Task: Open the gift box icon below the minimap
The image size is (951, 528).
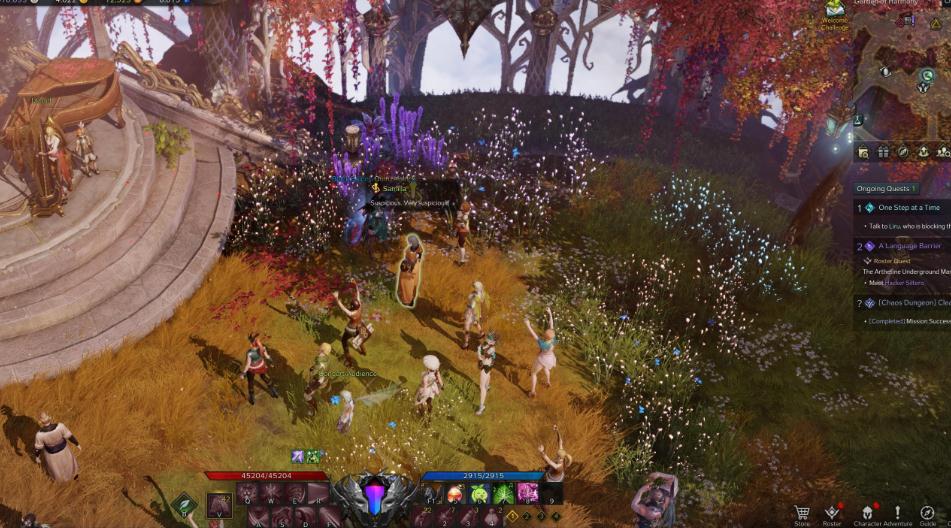Action: coord(883,152)
